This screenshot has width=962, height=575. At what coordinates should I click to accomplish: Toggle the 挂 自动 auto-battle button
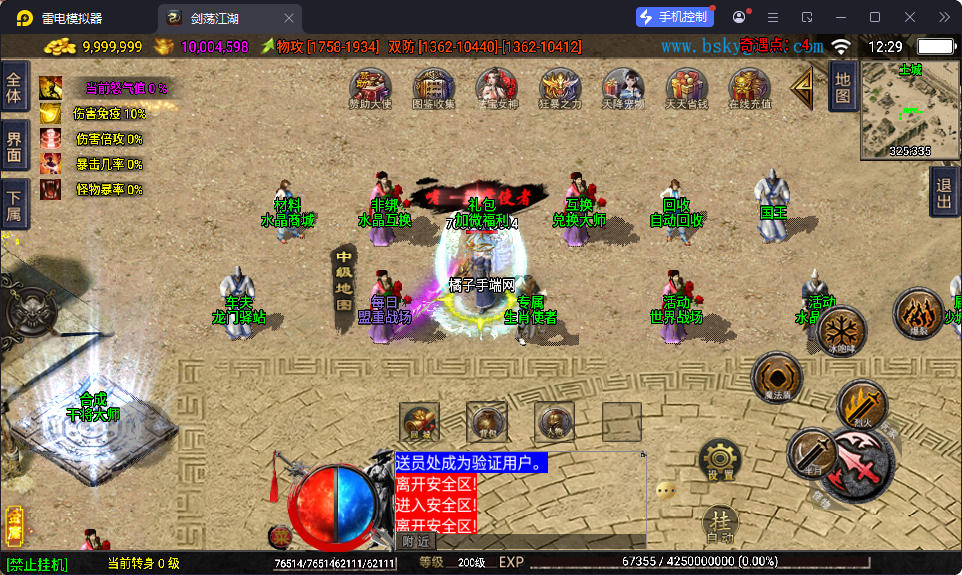pyautogui.click(x=720, y=524)
